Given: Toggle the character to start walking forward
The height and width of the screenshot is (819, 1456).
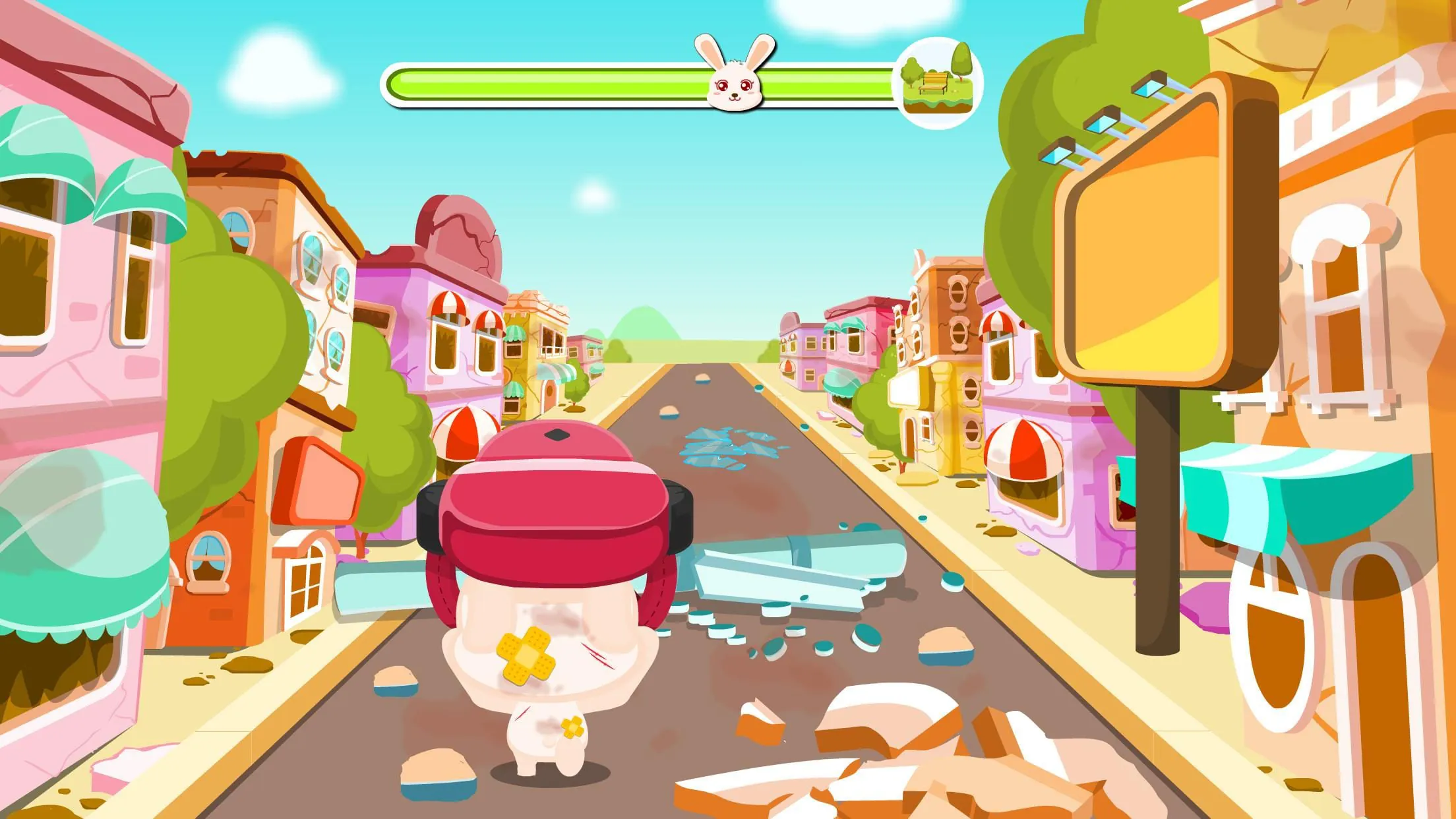Looking at the screenshot, I should (x=561, y=626).
